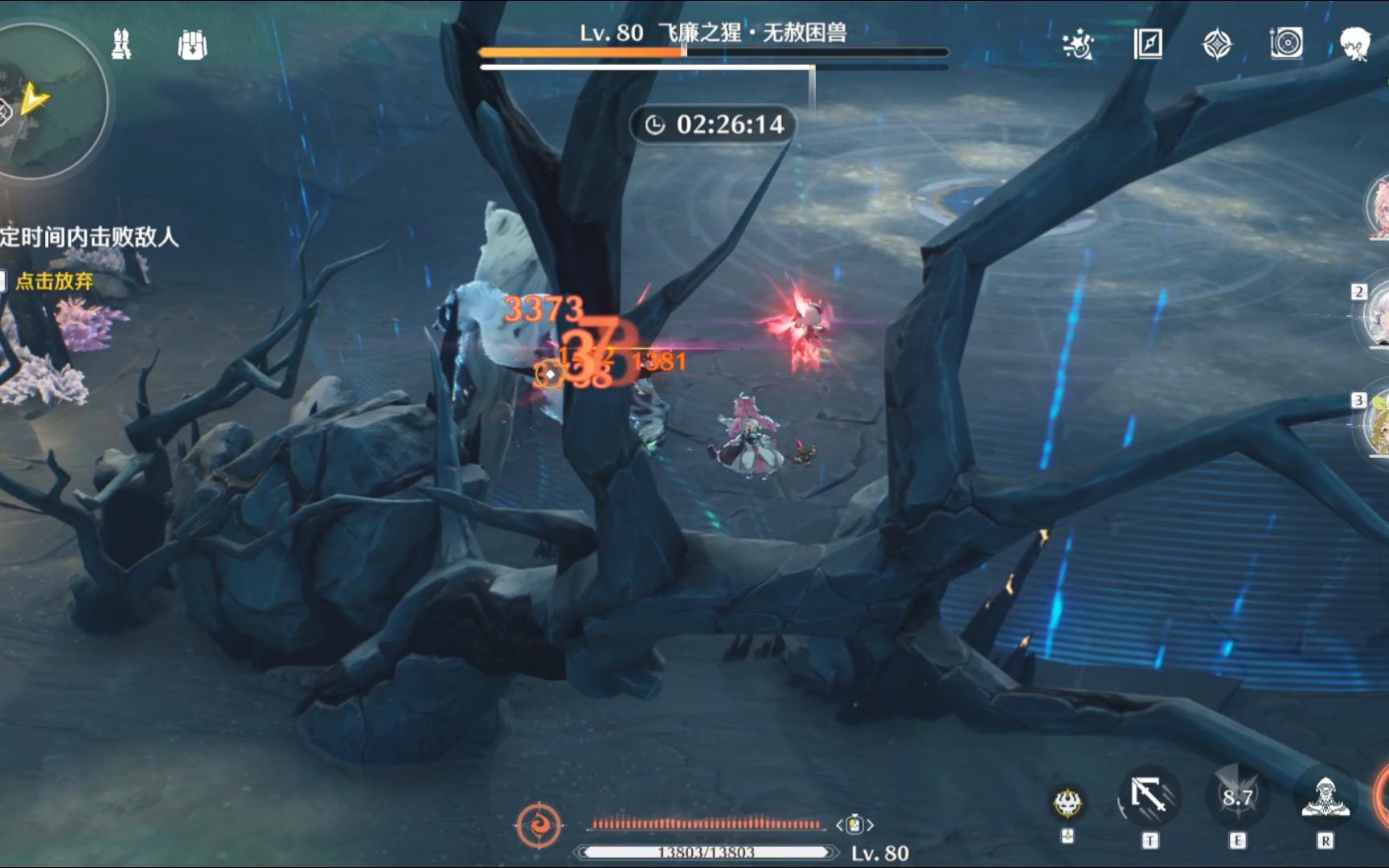
Task: Activate the orange spiral resonance liberation icon
Action: click(539, 825)
